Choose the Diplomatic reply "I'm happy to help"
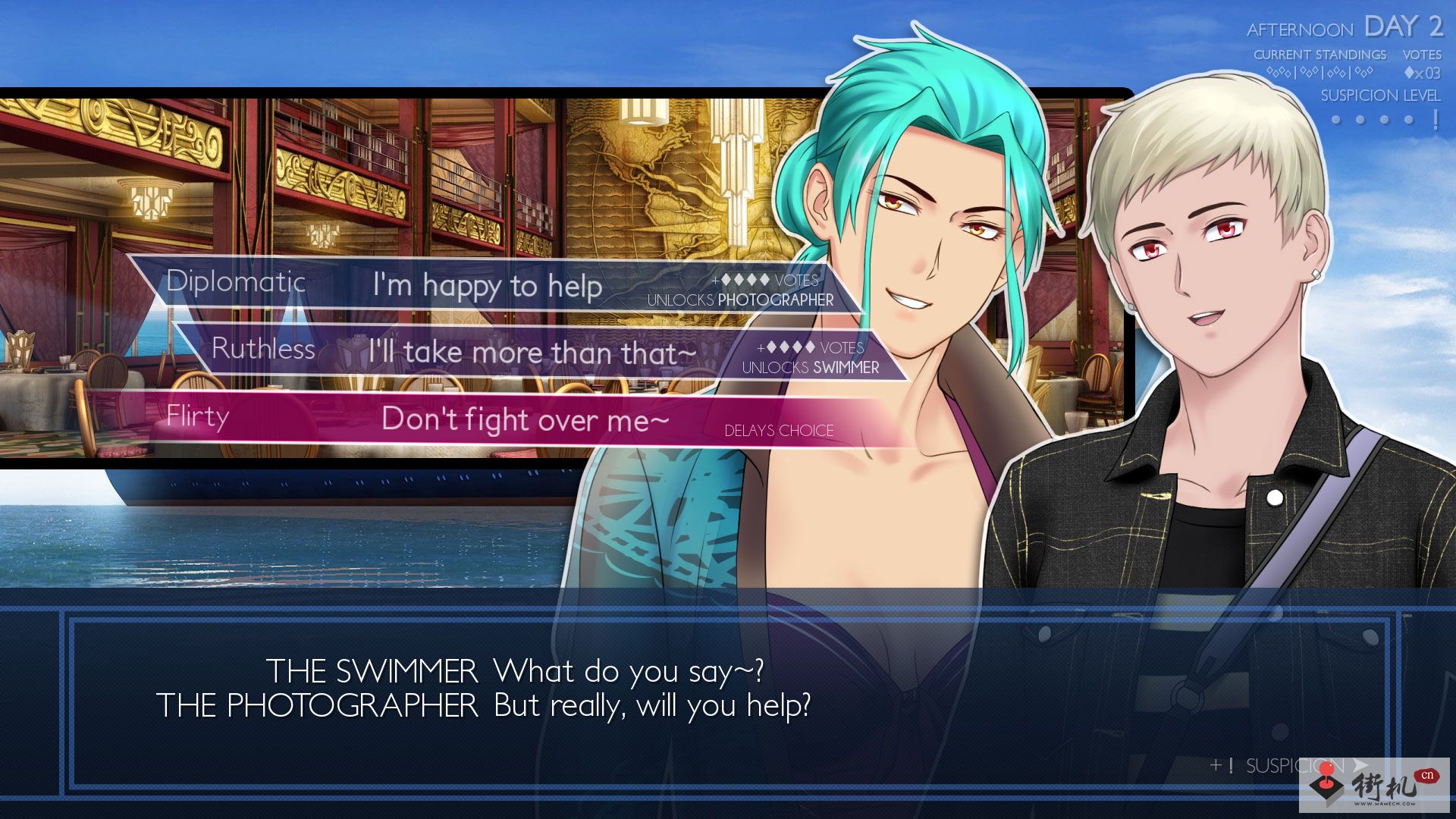The width and height of the screenshot is (1456, 819). pos(487,286)
